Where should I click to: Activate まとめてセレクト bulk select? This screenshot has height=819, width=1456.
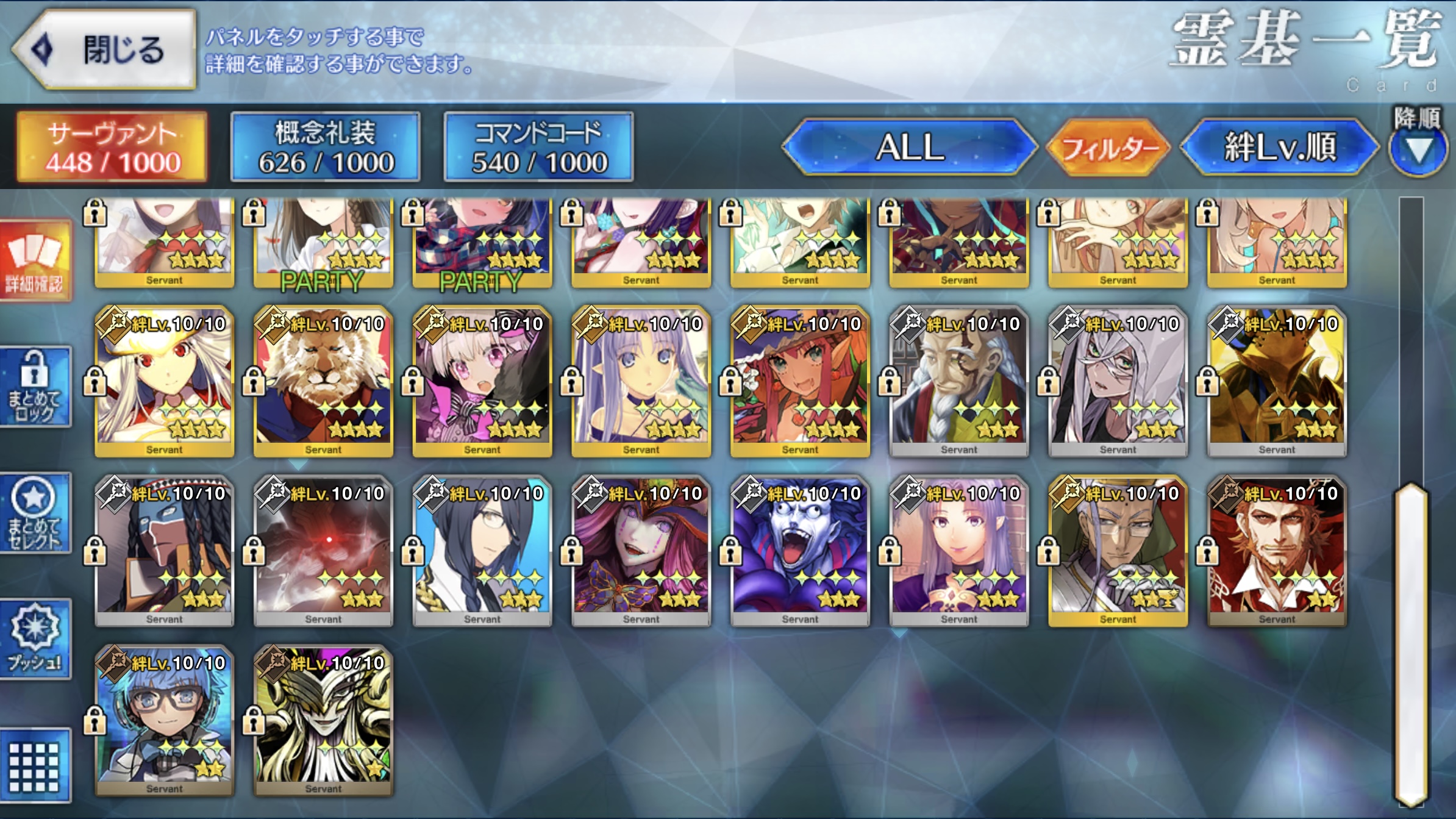click(x=35, y=513)
